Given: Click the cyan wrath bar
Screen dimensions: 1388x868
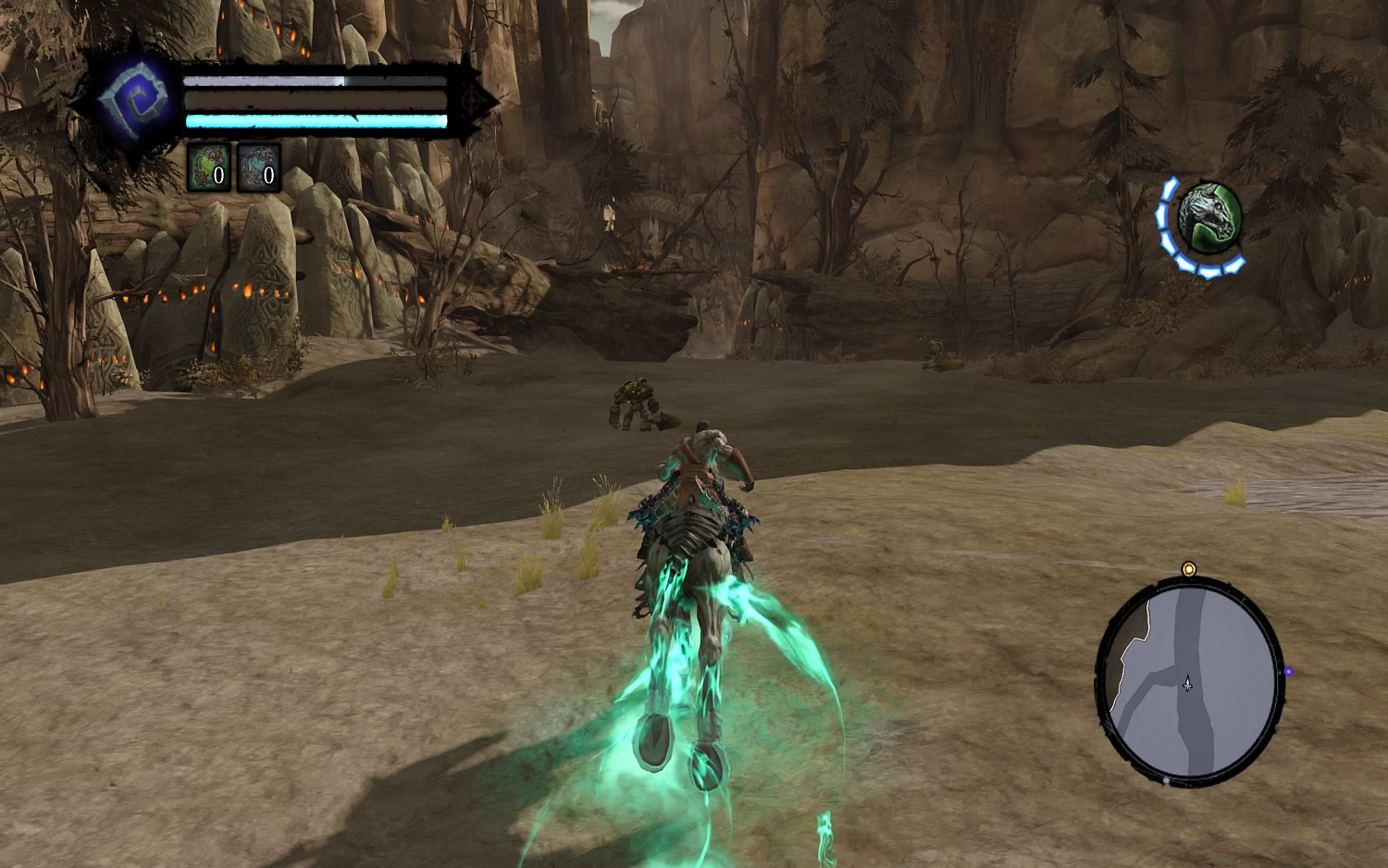Looking at the screenshot, I should pos(315,118).
